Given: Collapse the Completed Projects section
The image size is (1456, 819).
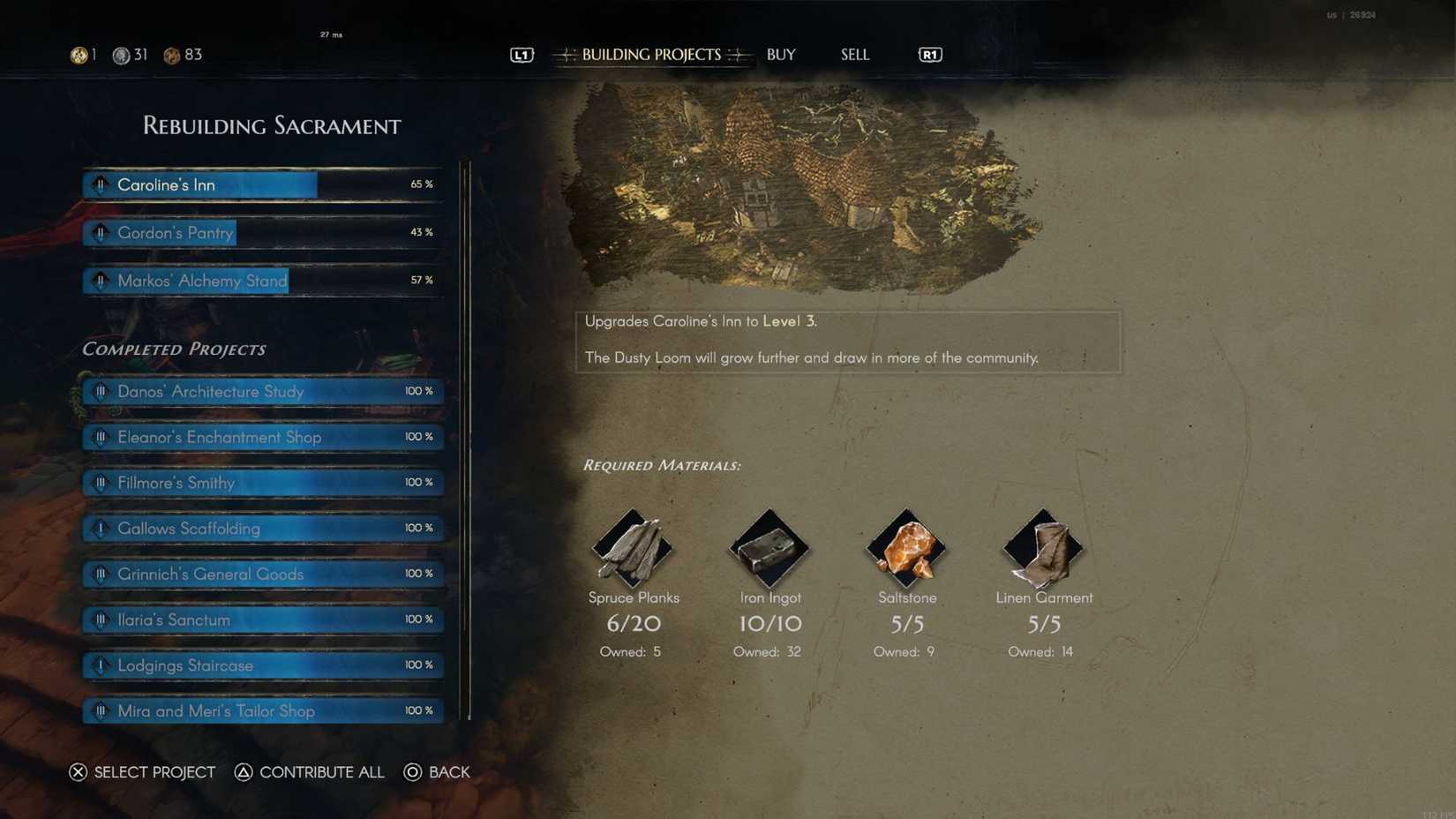Looking at the screenshot, I should coord(174,349).
